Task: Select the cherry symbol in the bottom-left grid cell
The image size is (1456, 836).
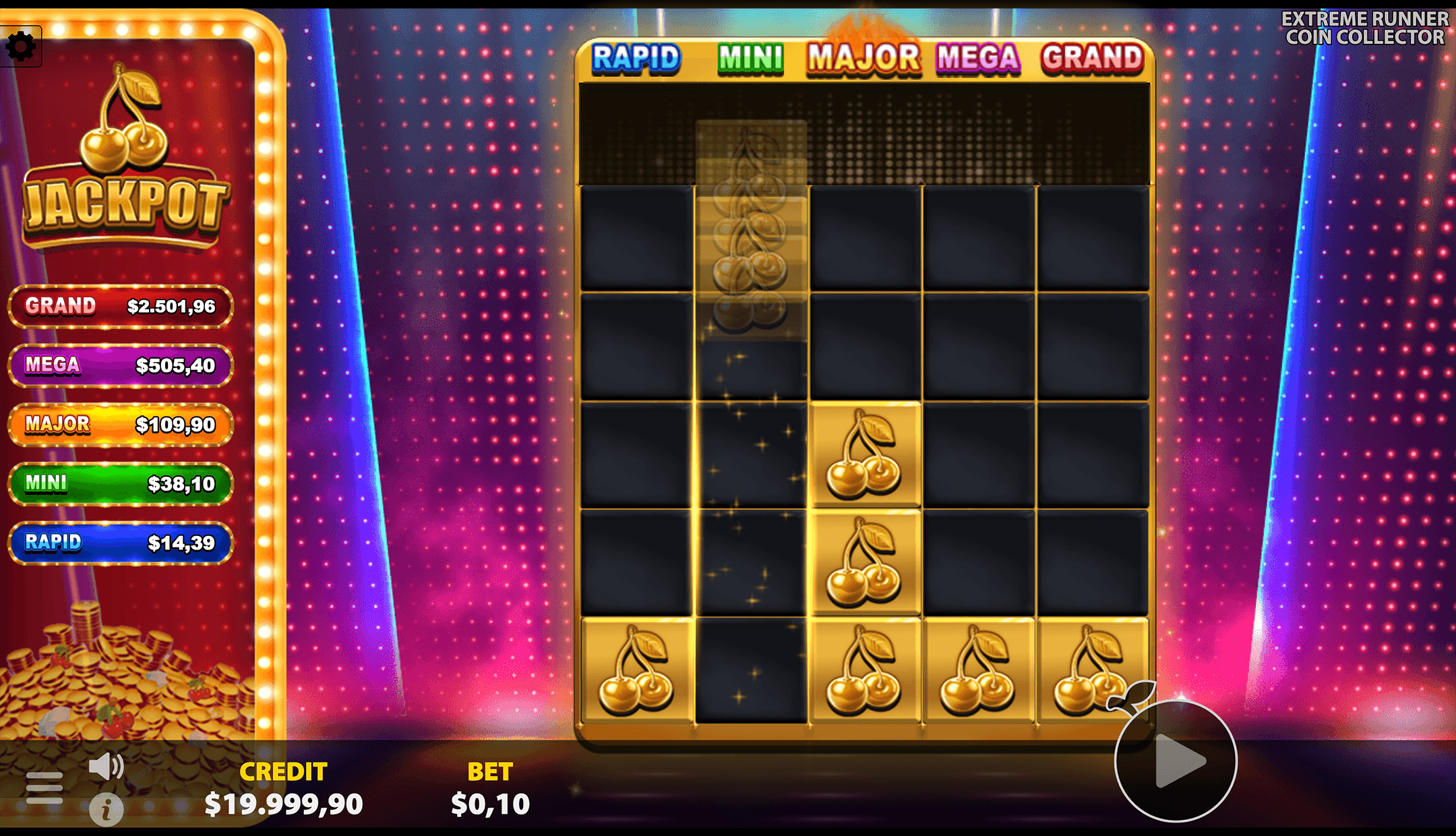Action: coord(636,670)
